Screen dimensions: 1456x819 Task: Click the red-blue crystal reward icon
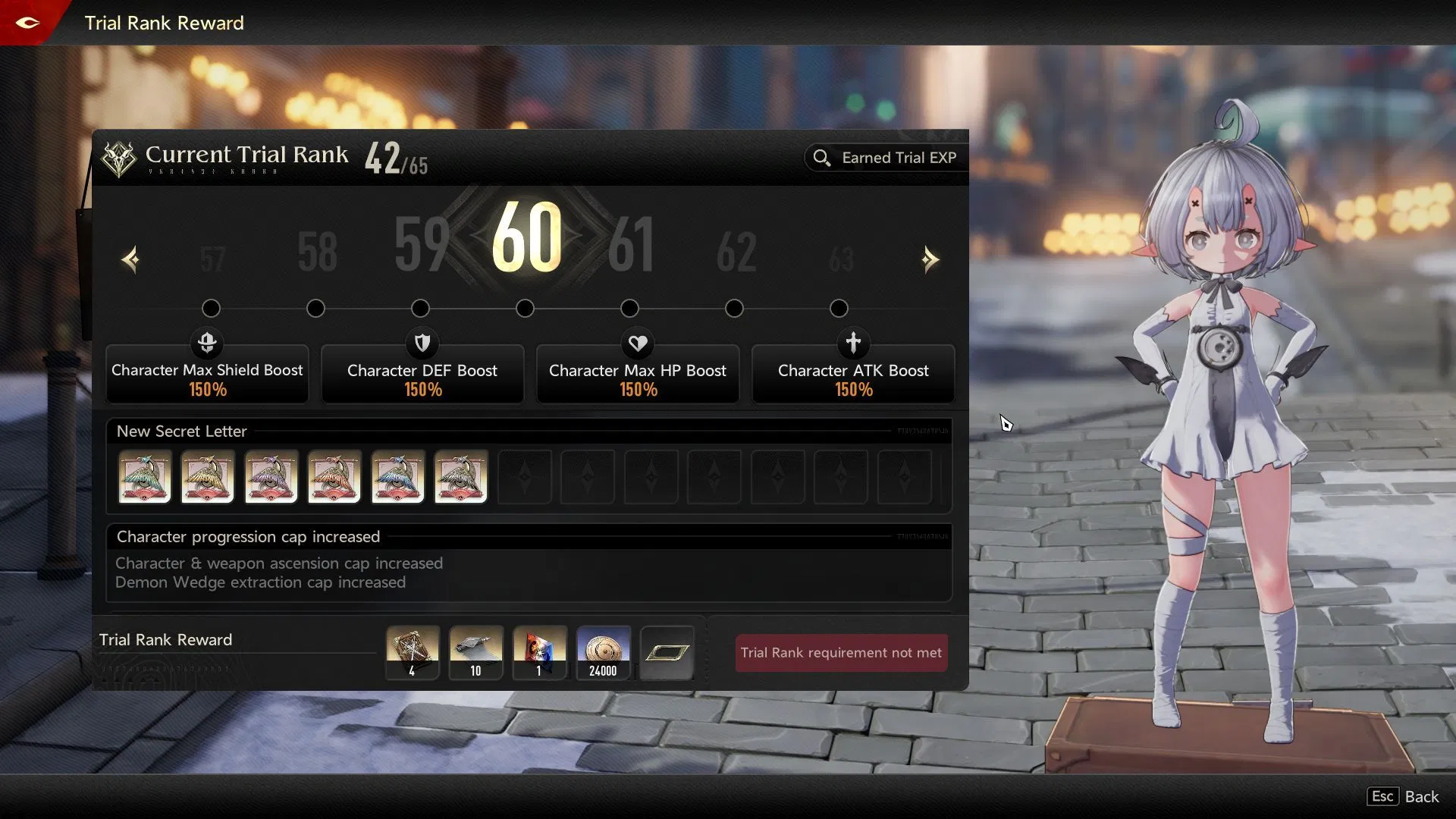(539, 652)
